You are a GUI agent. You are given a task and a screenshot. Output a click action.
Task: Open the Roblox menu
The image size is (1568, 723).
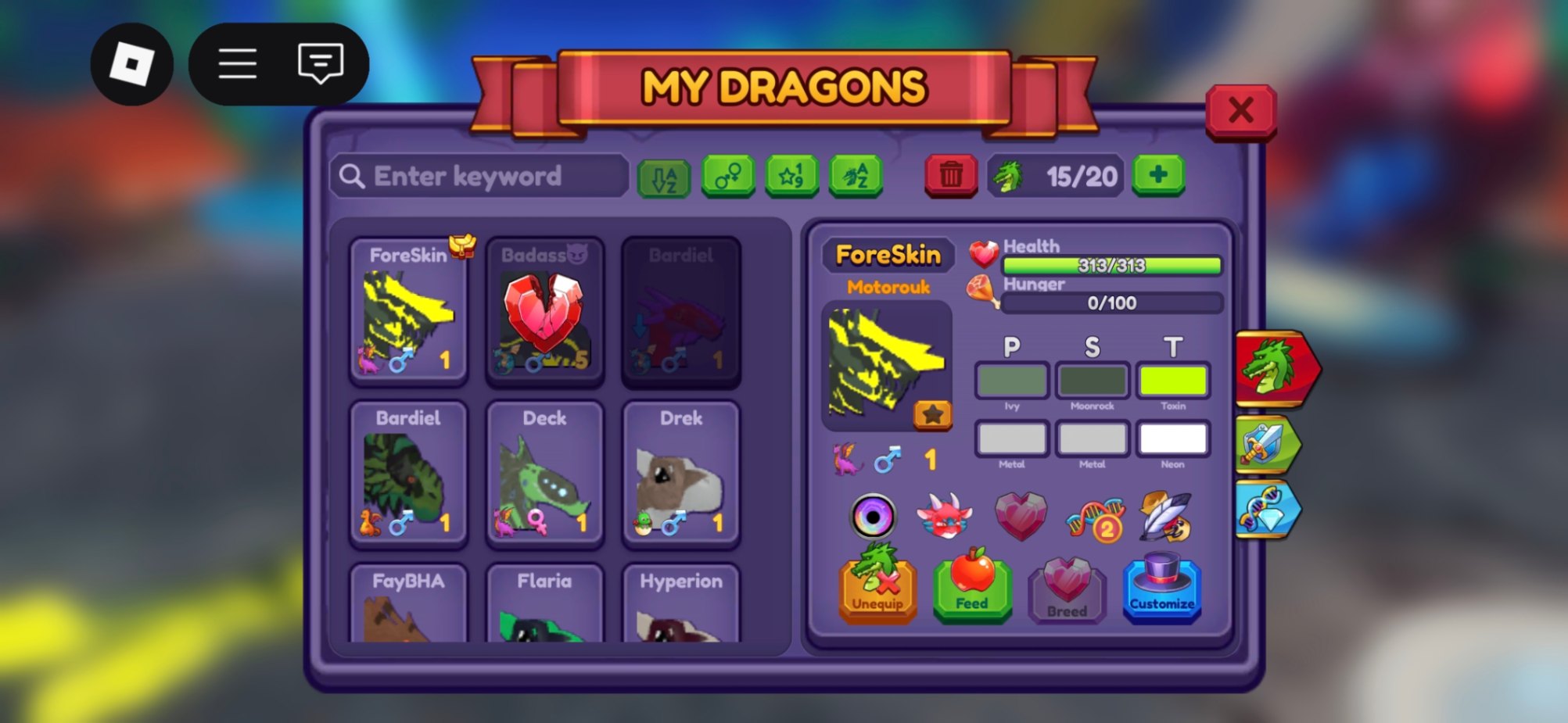click(x=237, y=63)
